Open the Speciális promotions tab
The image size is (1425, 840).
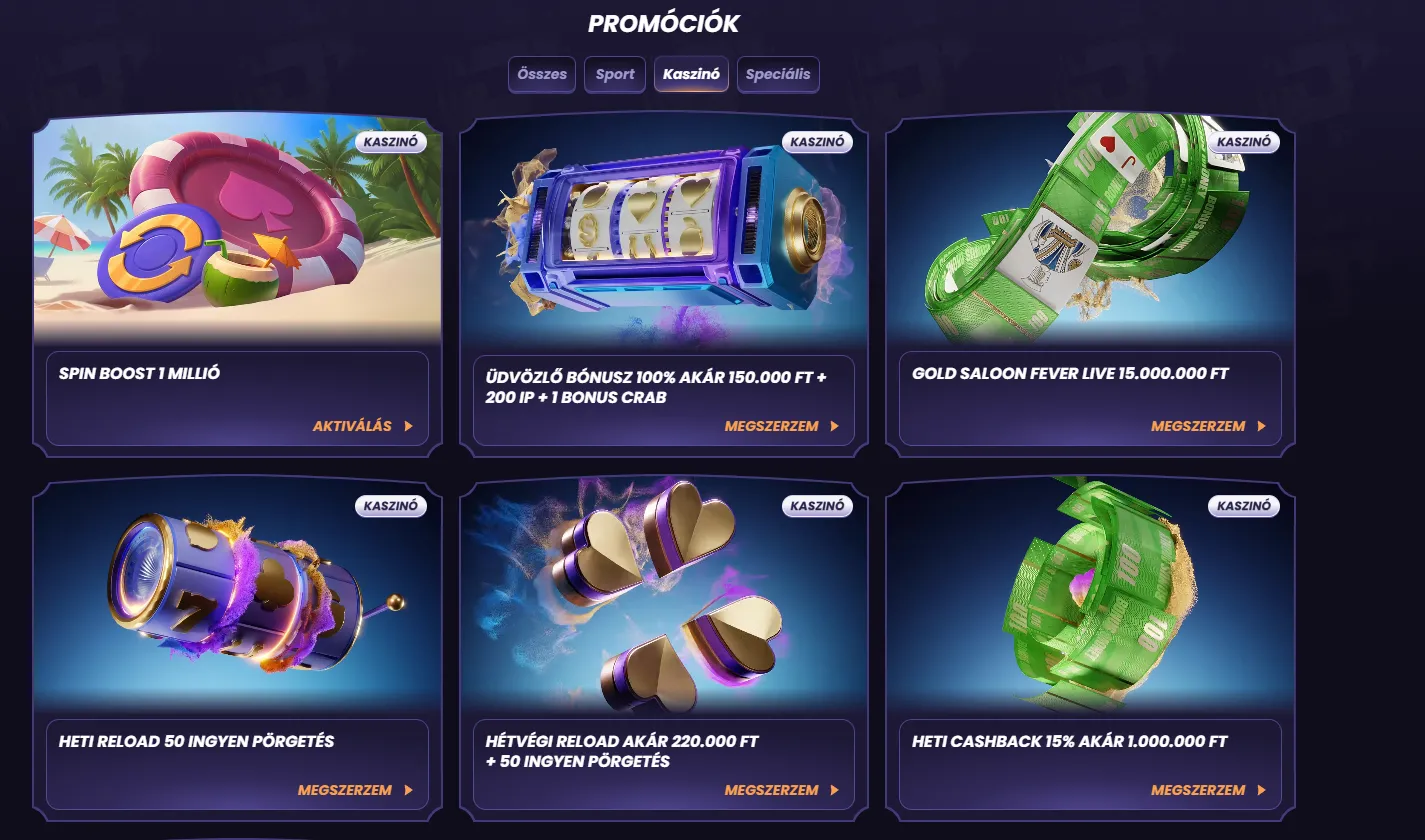pyautogui.click(x=778, y=74)
